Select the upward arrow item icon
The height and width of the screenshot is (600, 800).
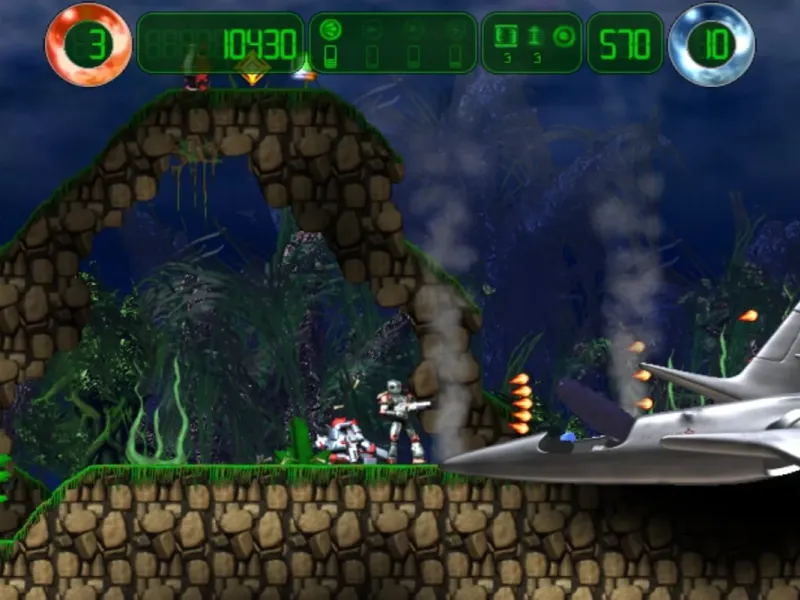coord(534,36)
